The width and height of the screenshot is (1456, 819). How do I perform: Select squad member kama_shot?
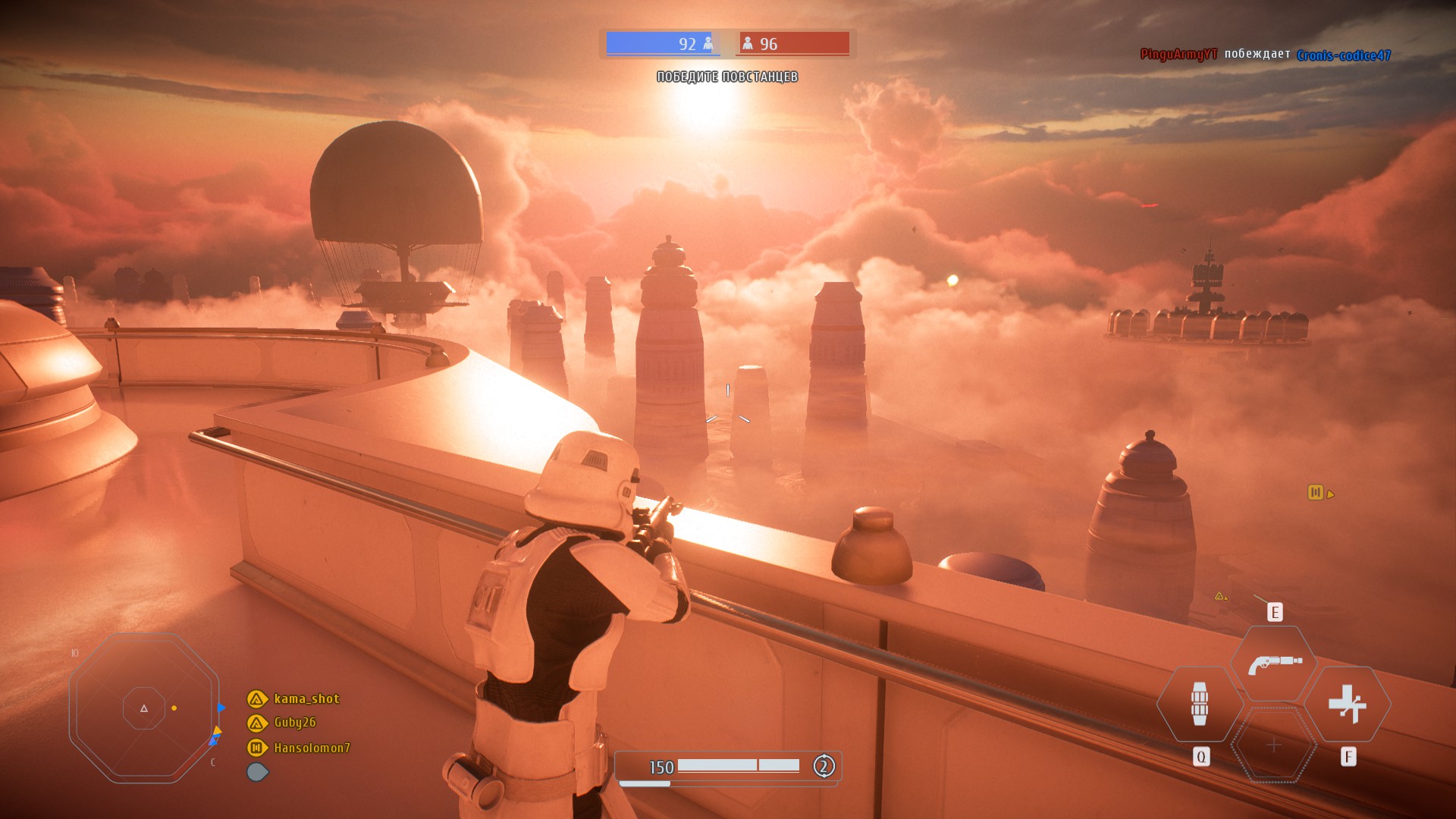click(x=306, y=698)
